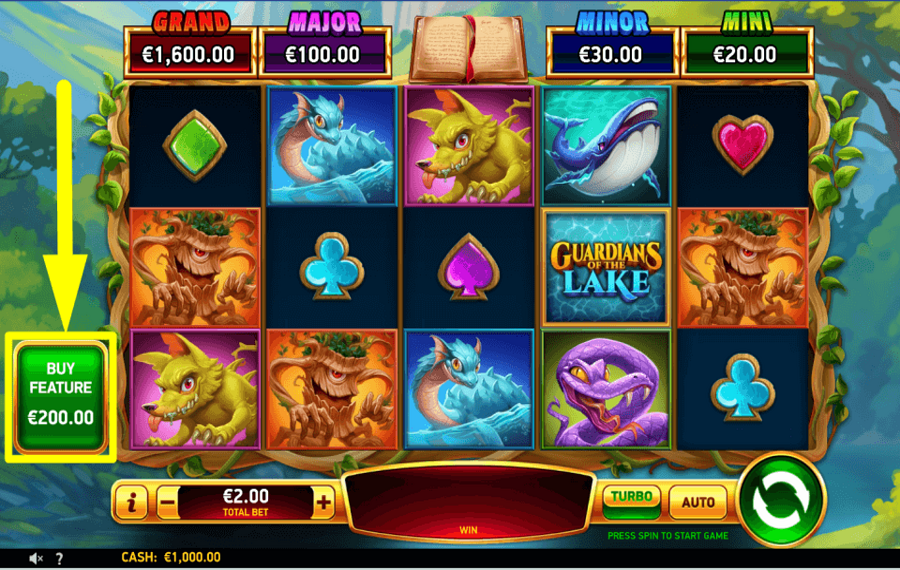Viewport: 900px width, 570px height.
Task: Open the Auto spin options
Action: (x=697, y=502)
